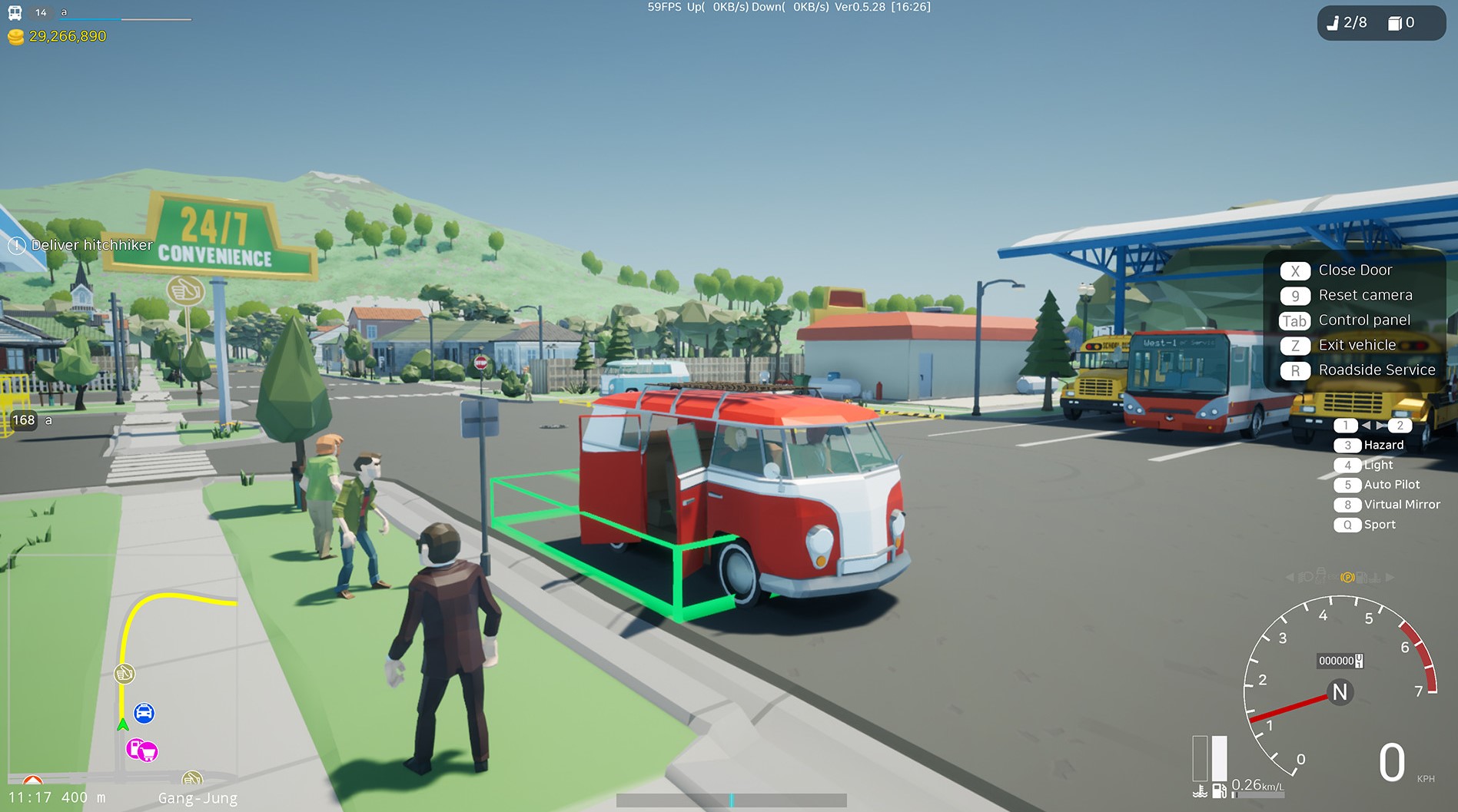Toggle the Virtual Mirror option
Screen dimensions: 1458x812
point(1348,505)
